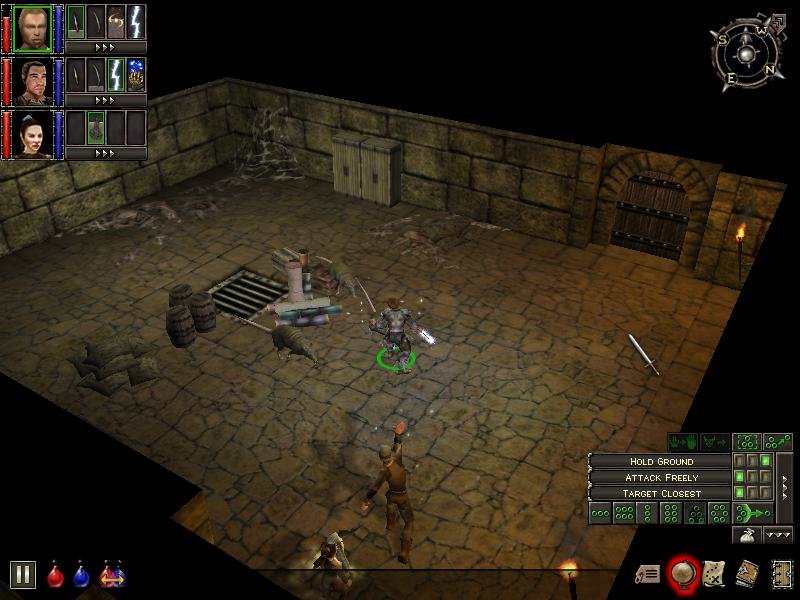Toggle the loot sack collect button
The width and height of the screenshot is (800, 600).
click(x=746, y=535)
